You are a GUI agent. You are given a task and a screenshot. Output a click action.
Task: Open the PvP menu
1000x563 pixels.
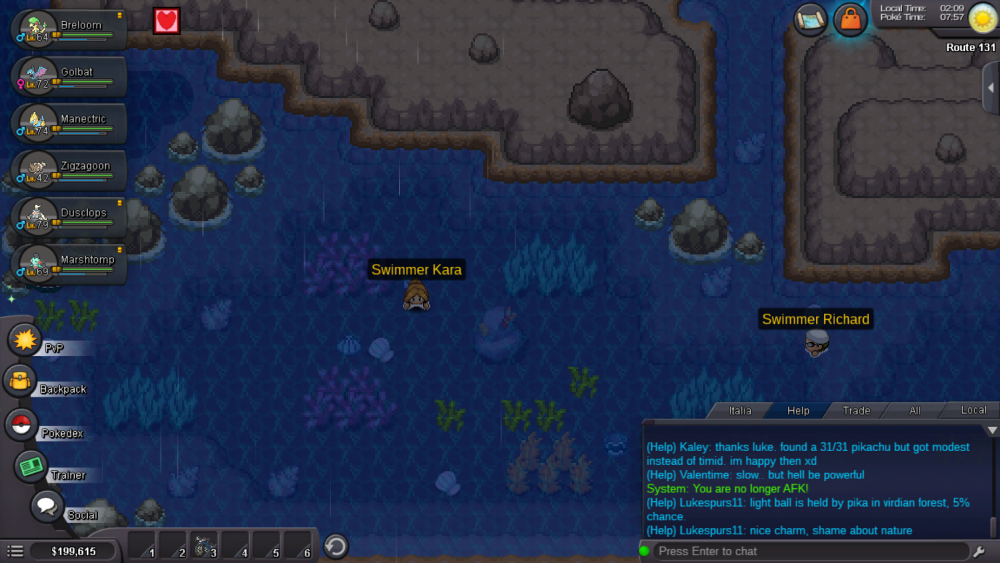(x=25, y=340)
